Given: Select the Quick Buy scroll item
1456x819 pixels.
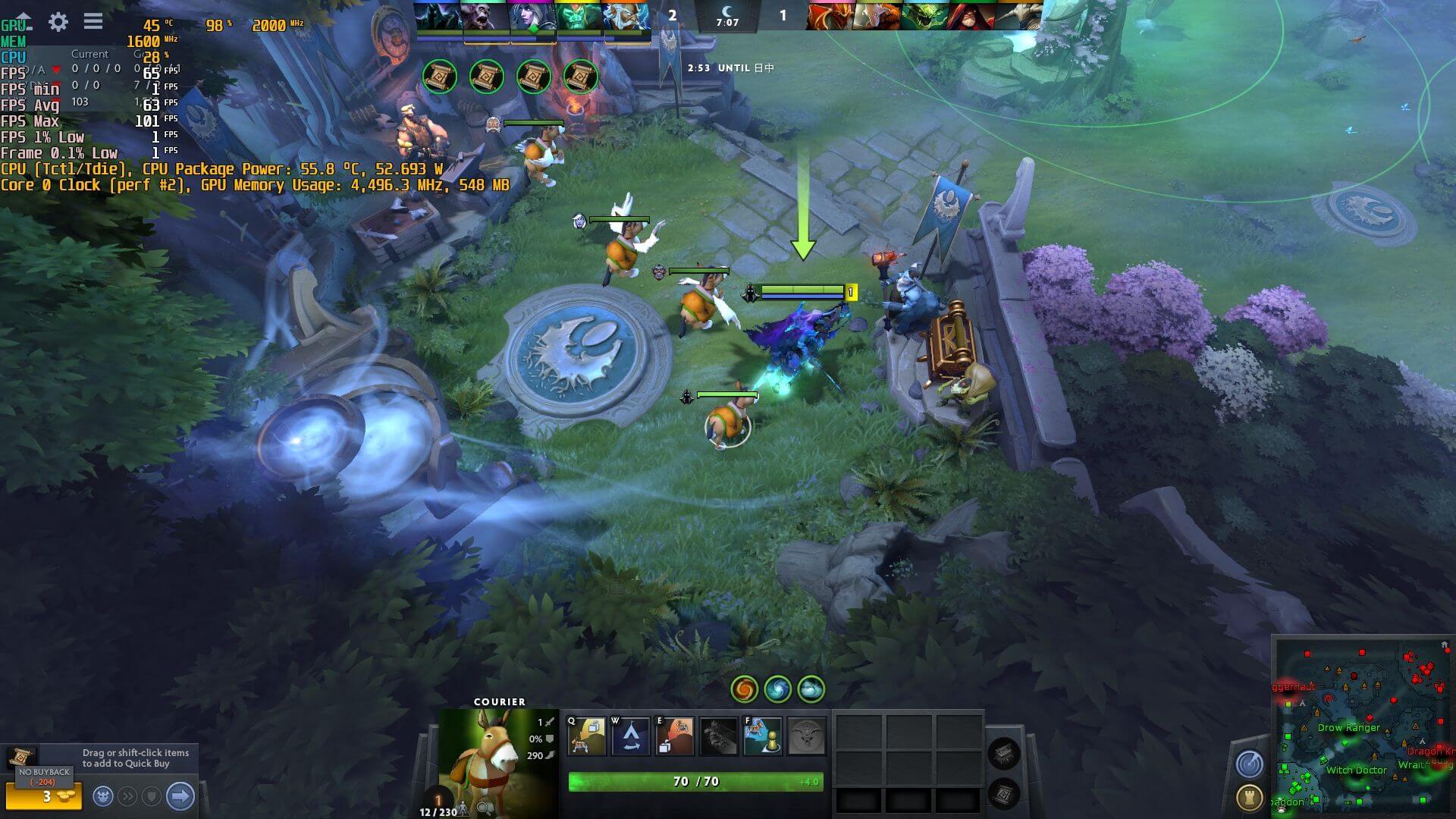Looking at the screenshot, I should click(22, 756).
